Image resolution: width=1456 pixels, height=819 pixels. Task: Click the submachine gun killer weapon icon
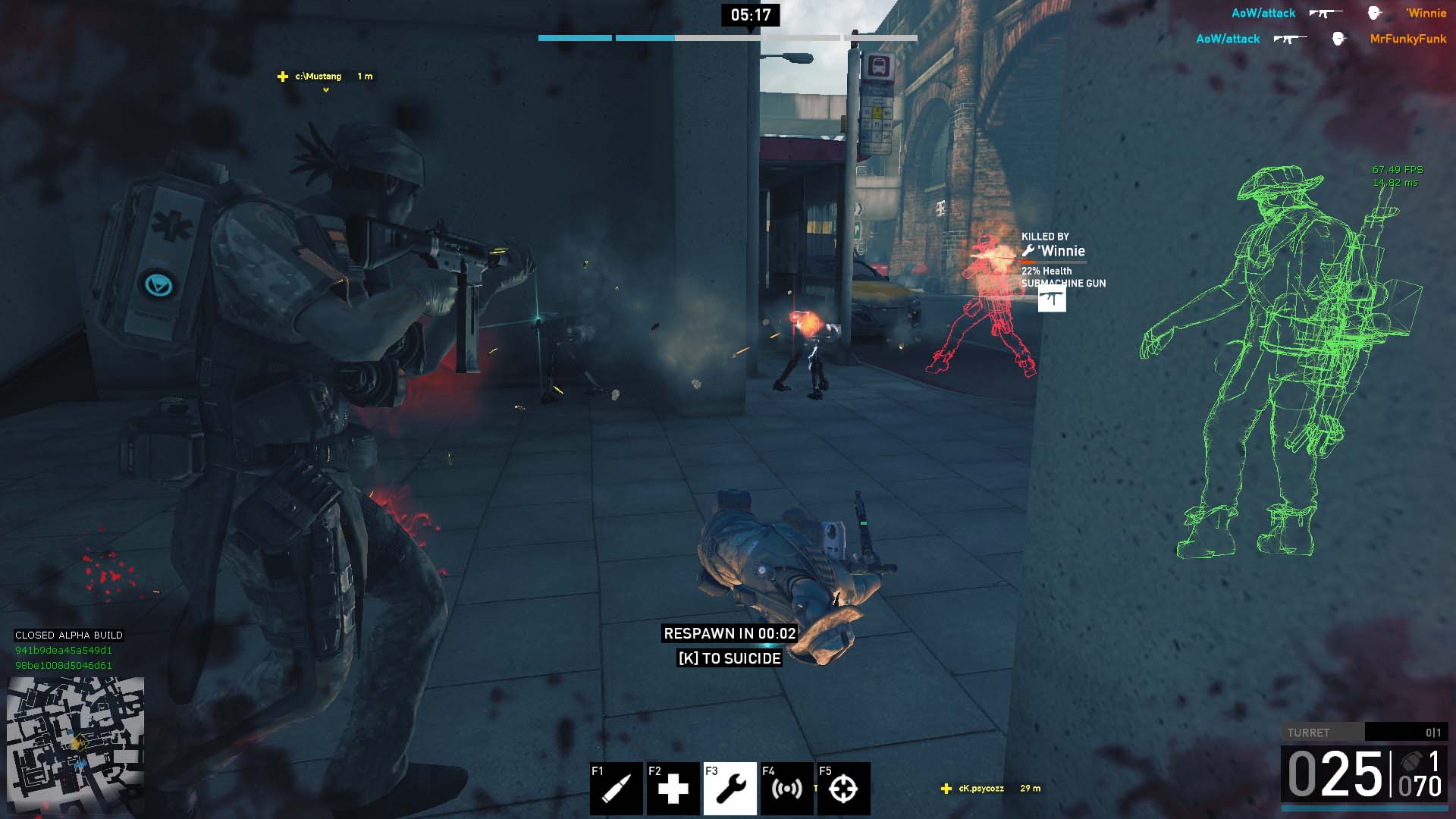click(x=1052, y=299)
